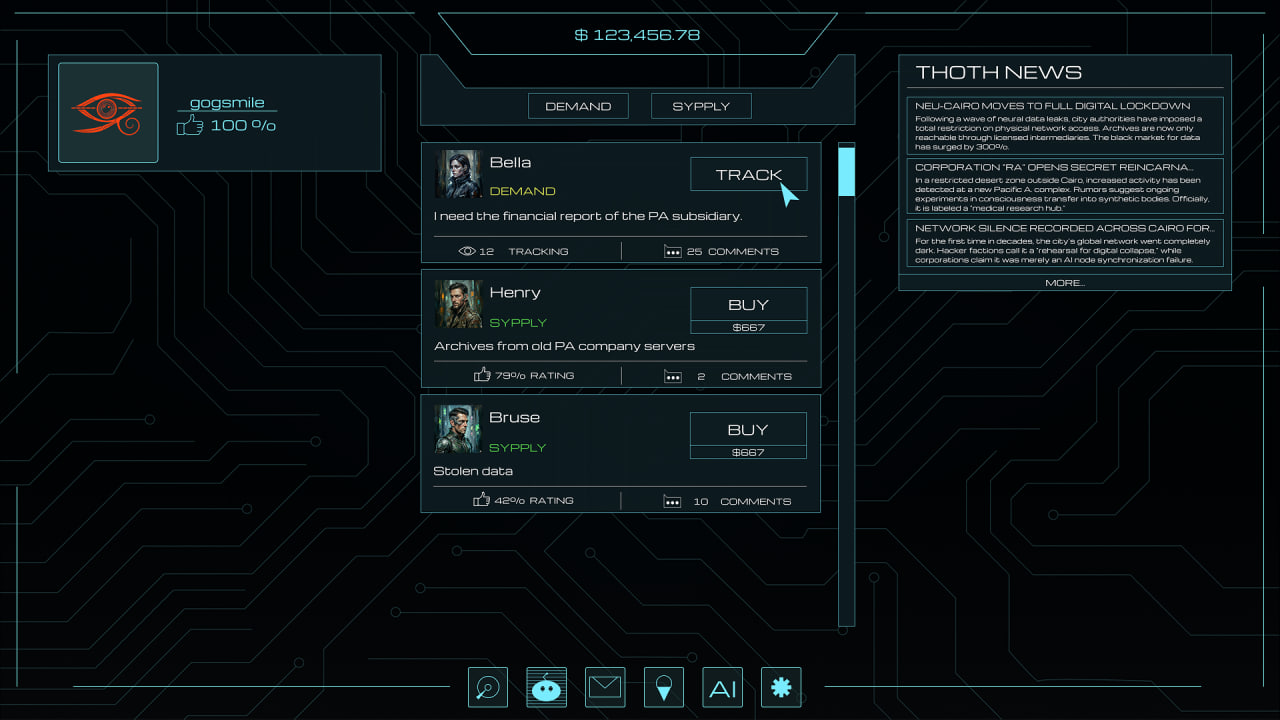Viewport: 1280px width, 720px height.
Task: Open the mail envelope icon
Action: pyautogui.click(x=605, y=687)
